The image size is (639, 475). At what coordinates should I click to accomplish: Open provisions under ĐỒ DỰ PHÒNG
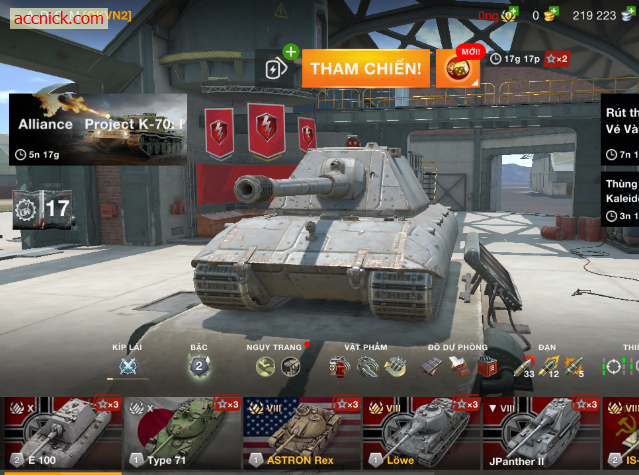point(458,367)
